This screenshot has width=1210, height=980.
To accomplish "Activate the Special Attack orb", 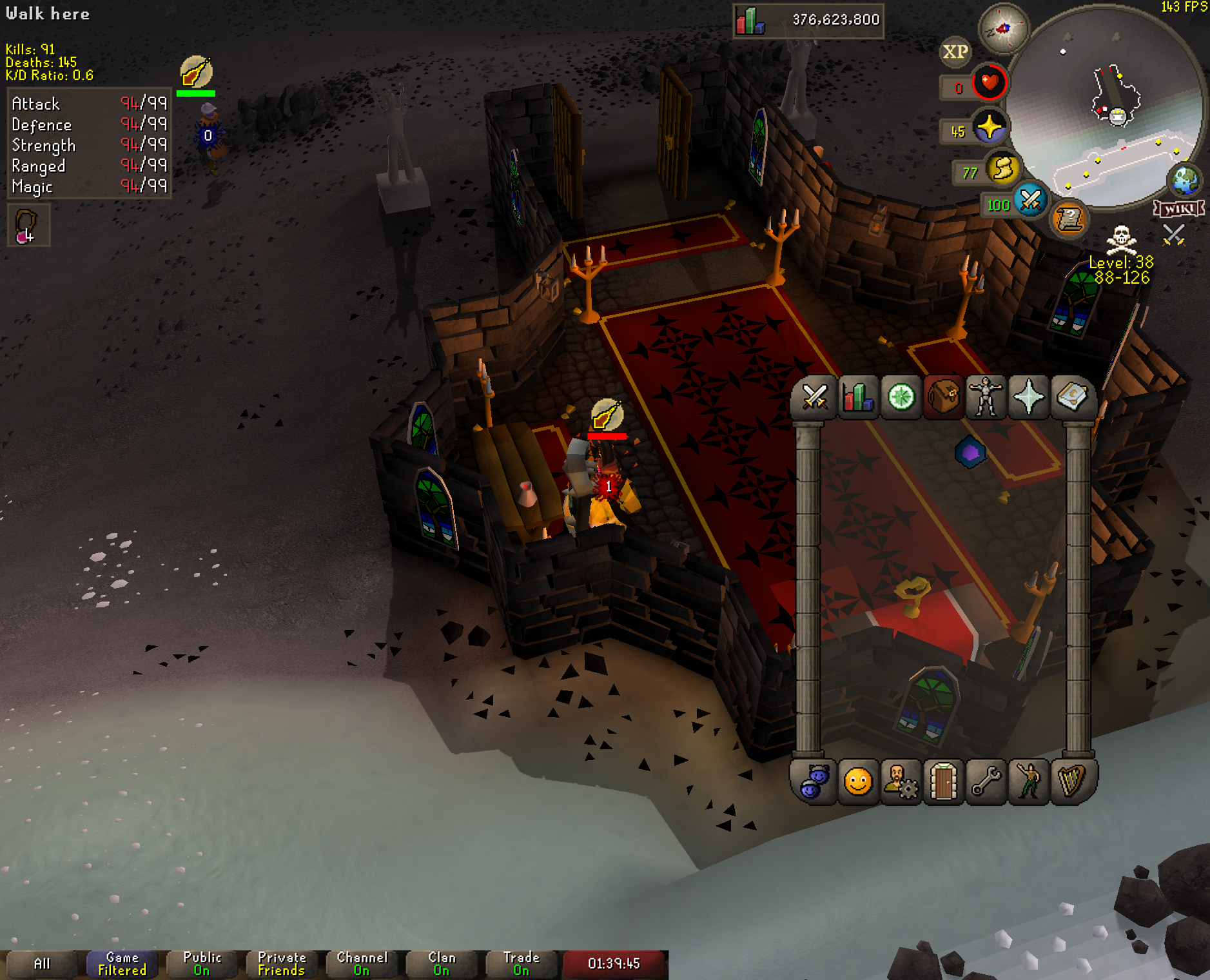I will coord(1029,201).
